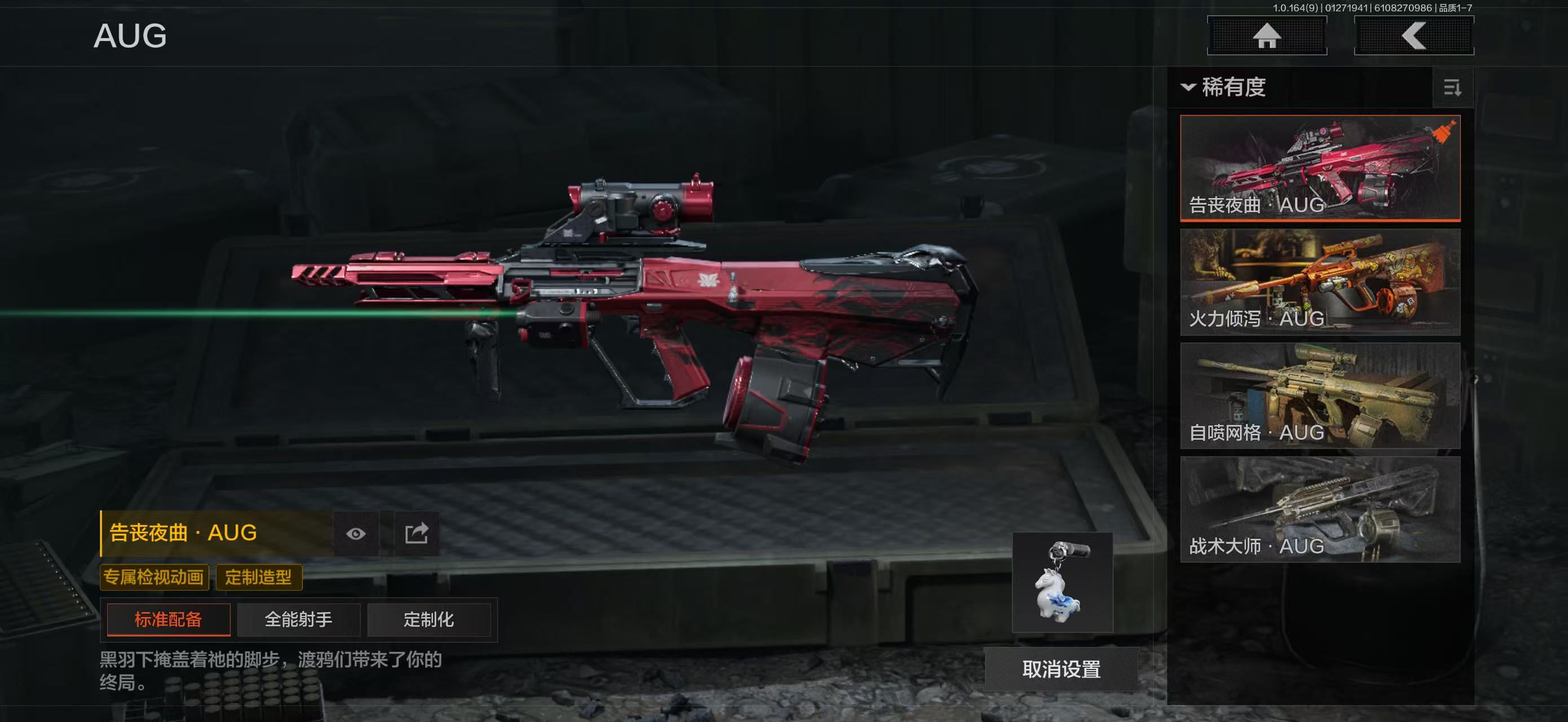Select the 战术大师 · AUG skin
This screenshot has width=1568, height=722.
(x=1320, y=509)
